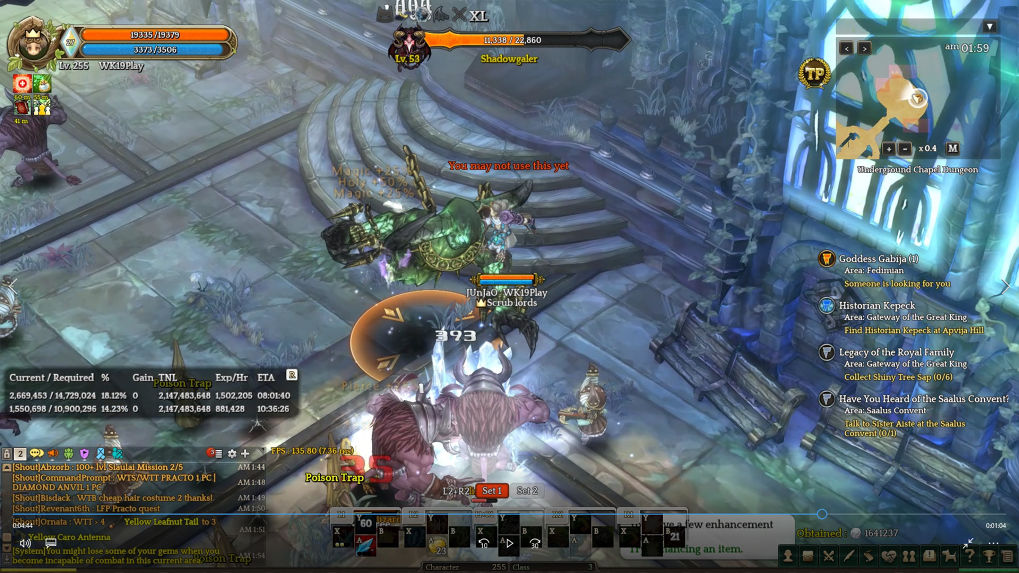This screenshot has width=1019, height=573.
Task: Add a chat tab with plus icon
Action: (x=245, y=454)
